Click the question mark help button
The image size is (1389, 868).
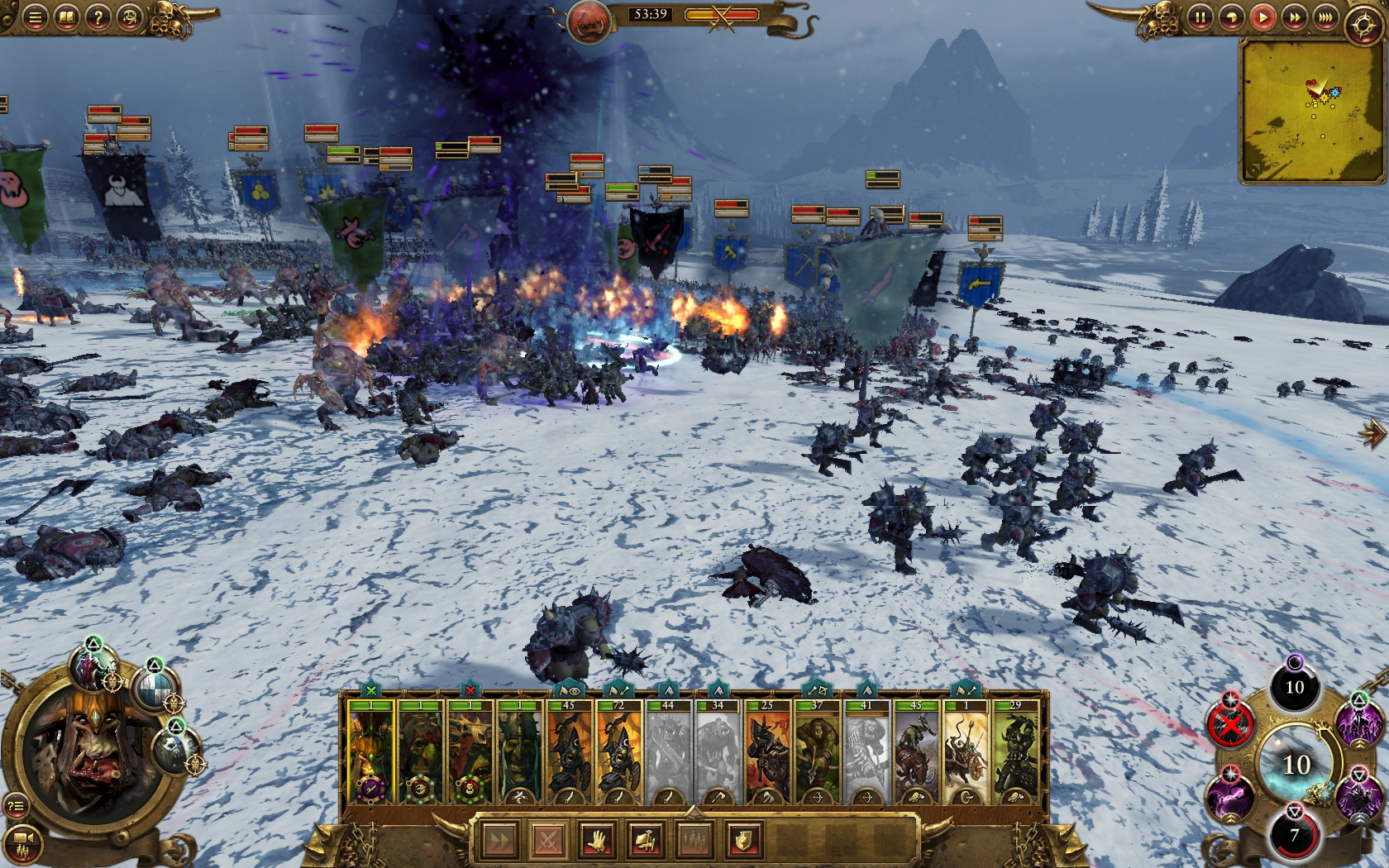(98, 17)
